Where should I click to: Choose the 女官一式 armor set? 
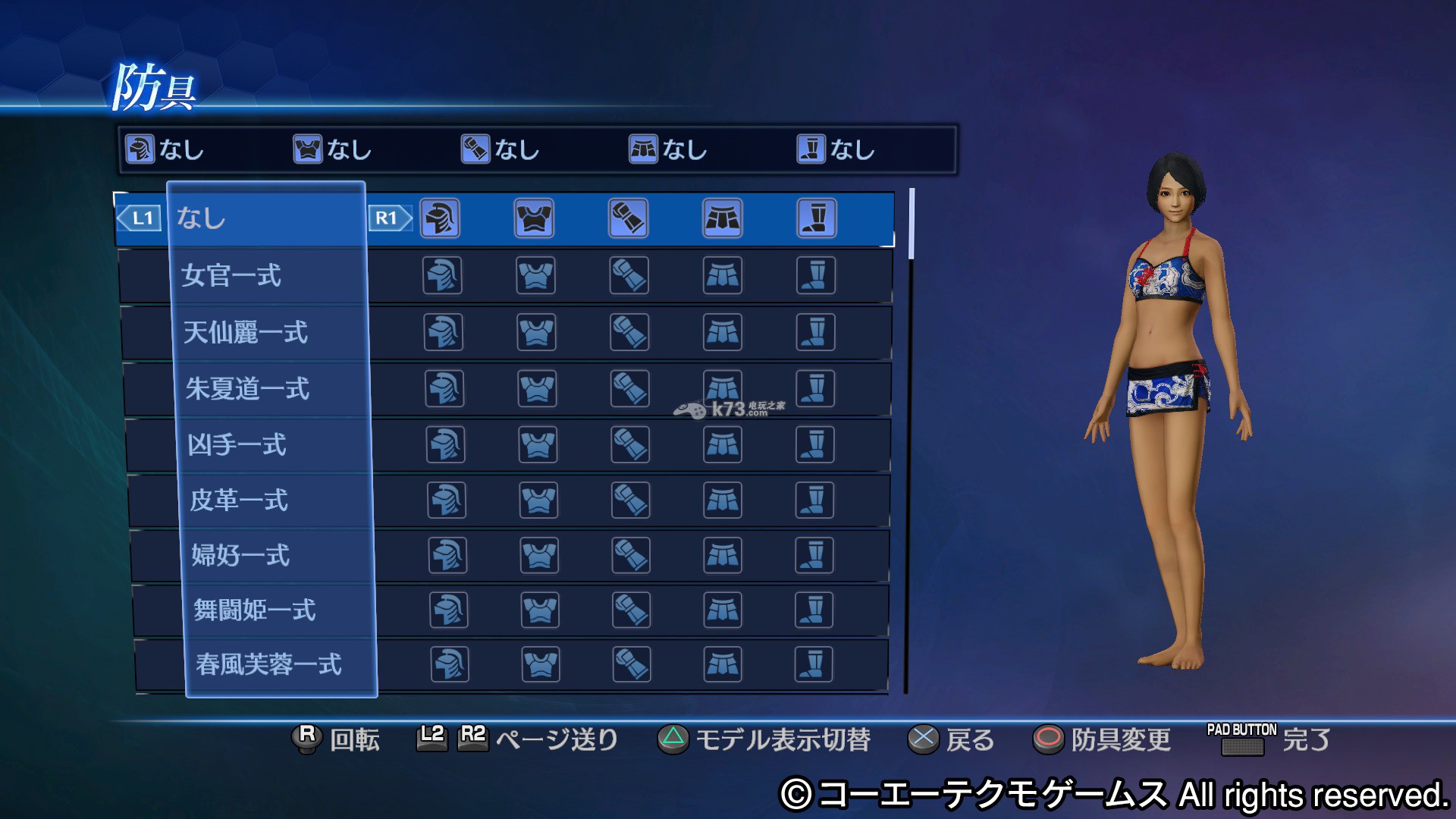(269, 275)
